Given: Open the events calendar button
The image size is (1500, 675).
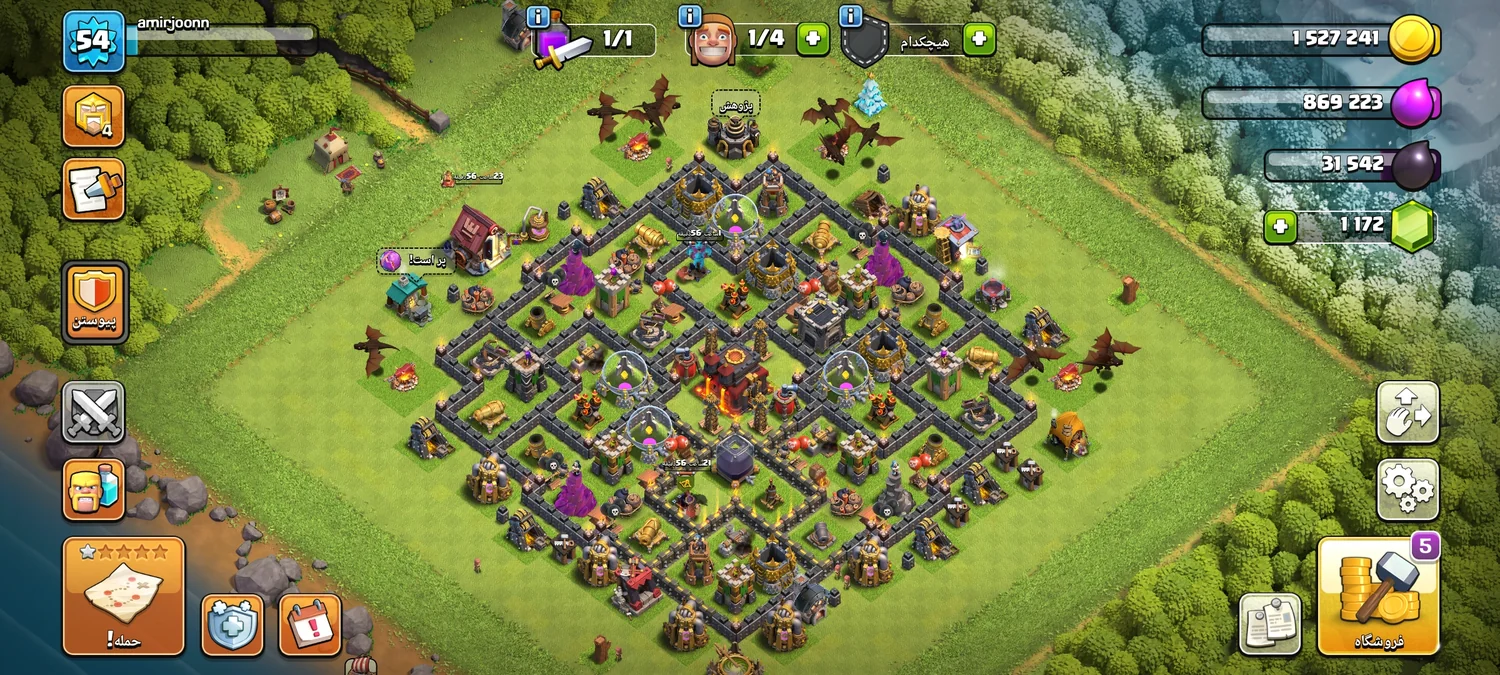Looking at the screenshot, I should (x=310, y=624).
